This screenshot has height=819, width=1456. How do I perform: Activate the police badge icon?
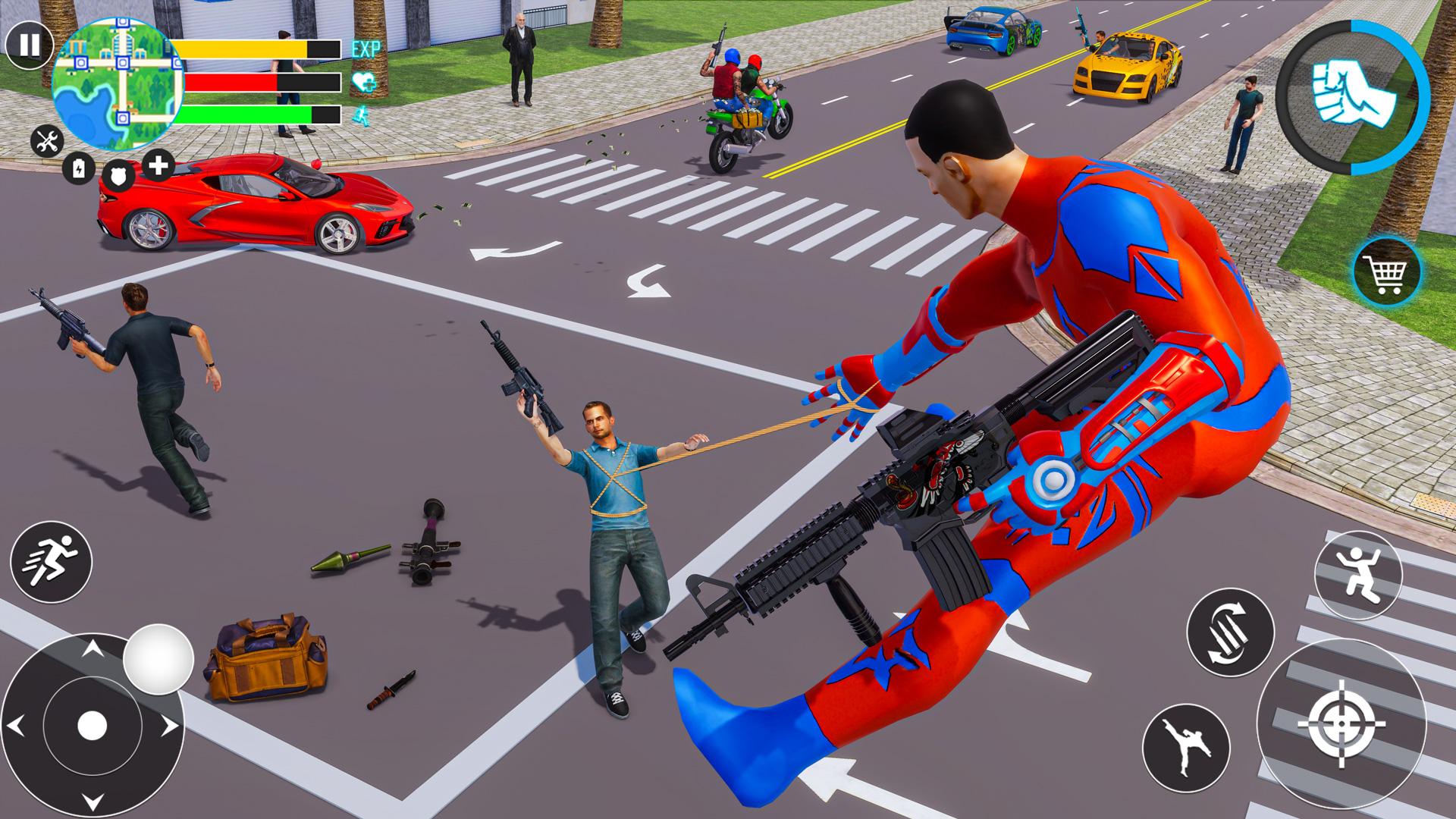tap(118, 175)
